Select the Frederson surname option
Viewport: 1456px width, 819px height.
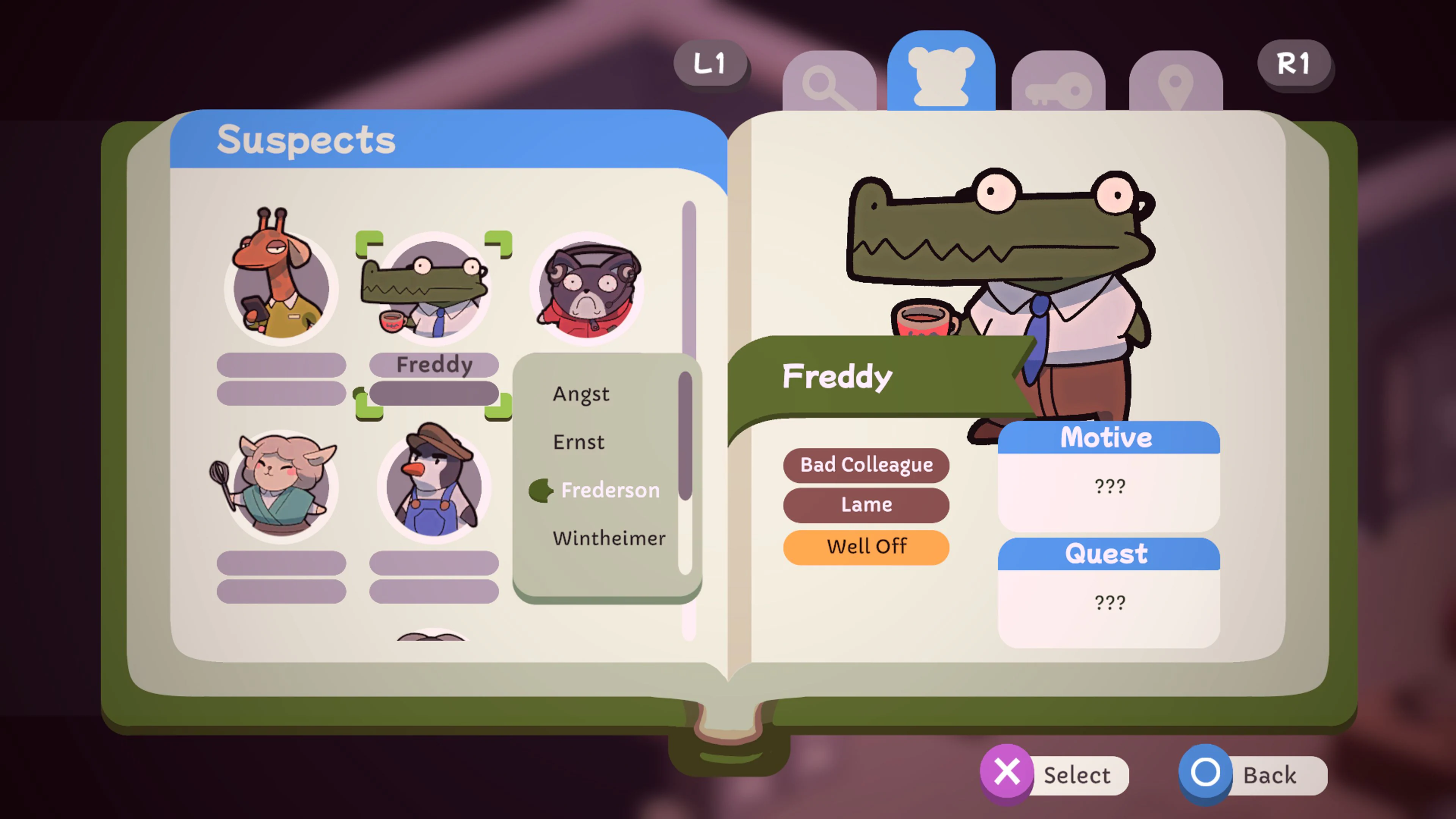[610, 490]
